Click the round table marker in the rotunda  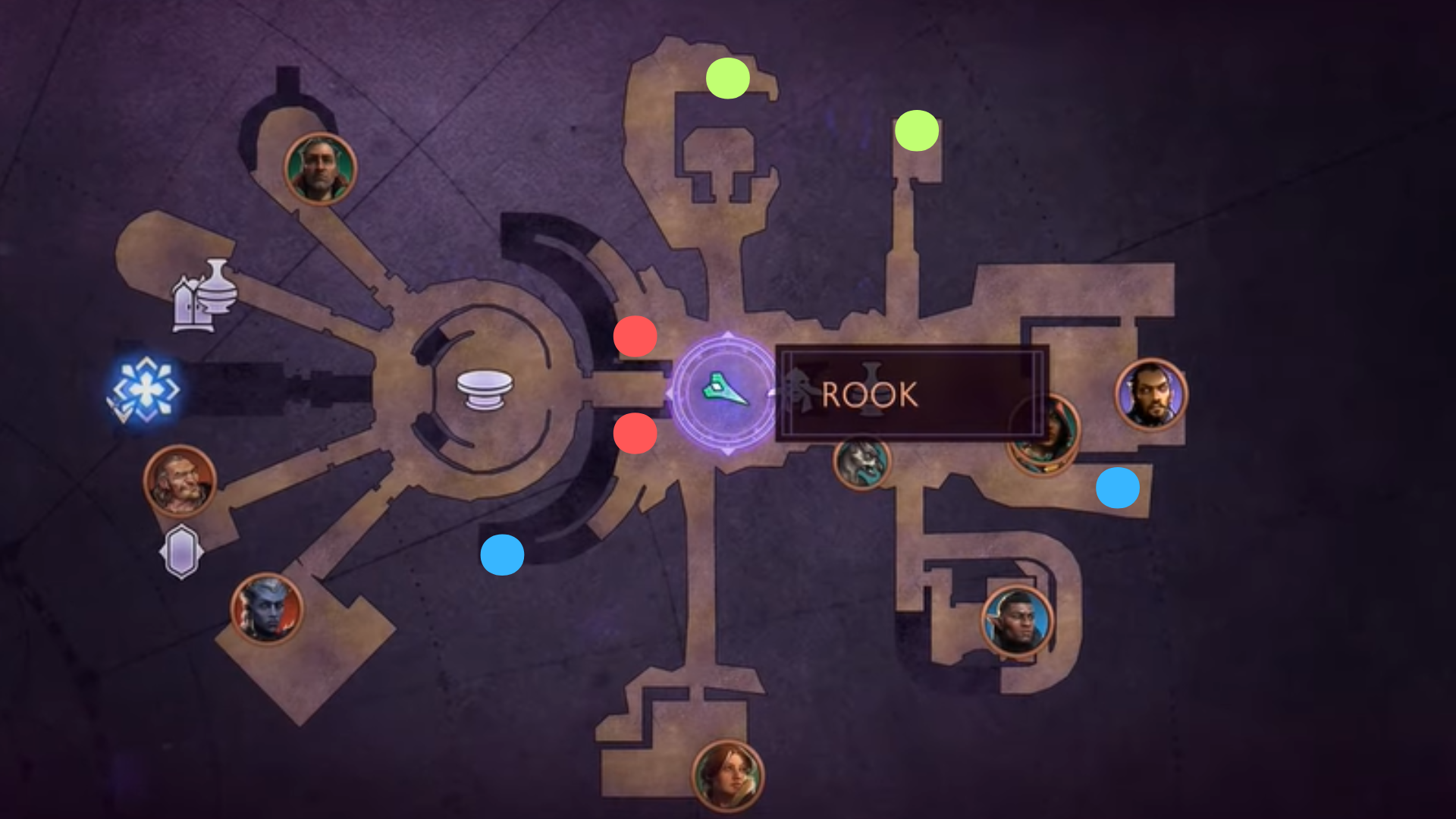tap(485, 389)
